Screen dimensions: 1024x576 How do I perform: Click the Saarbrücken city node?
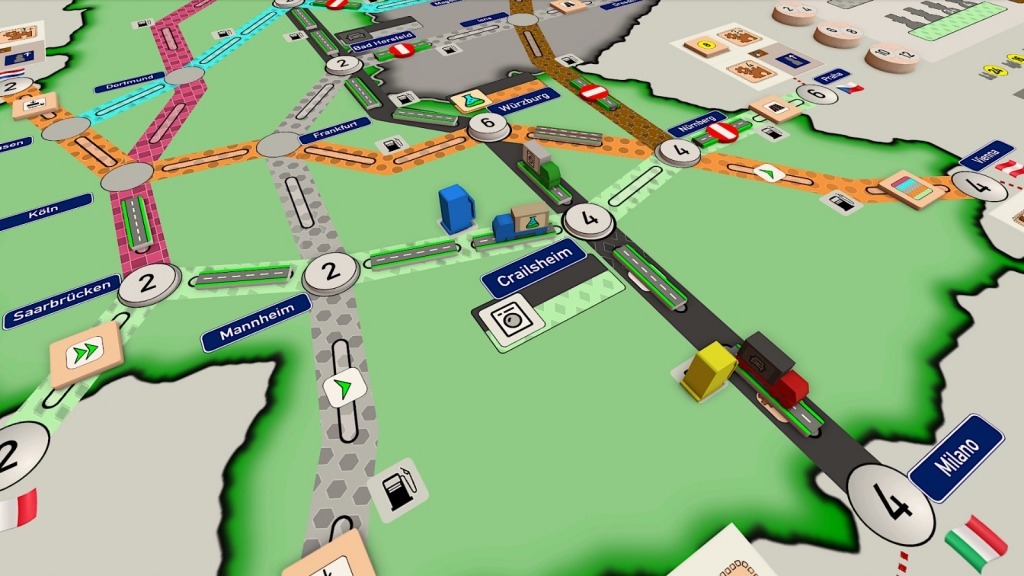click(x=150, y=284)
